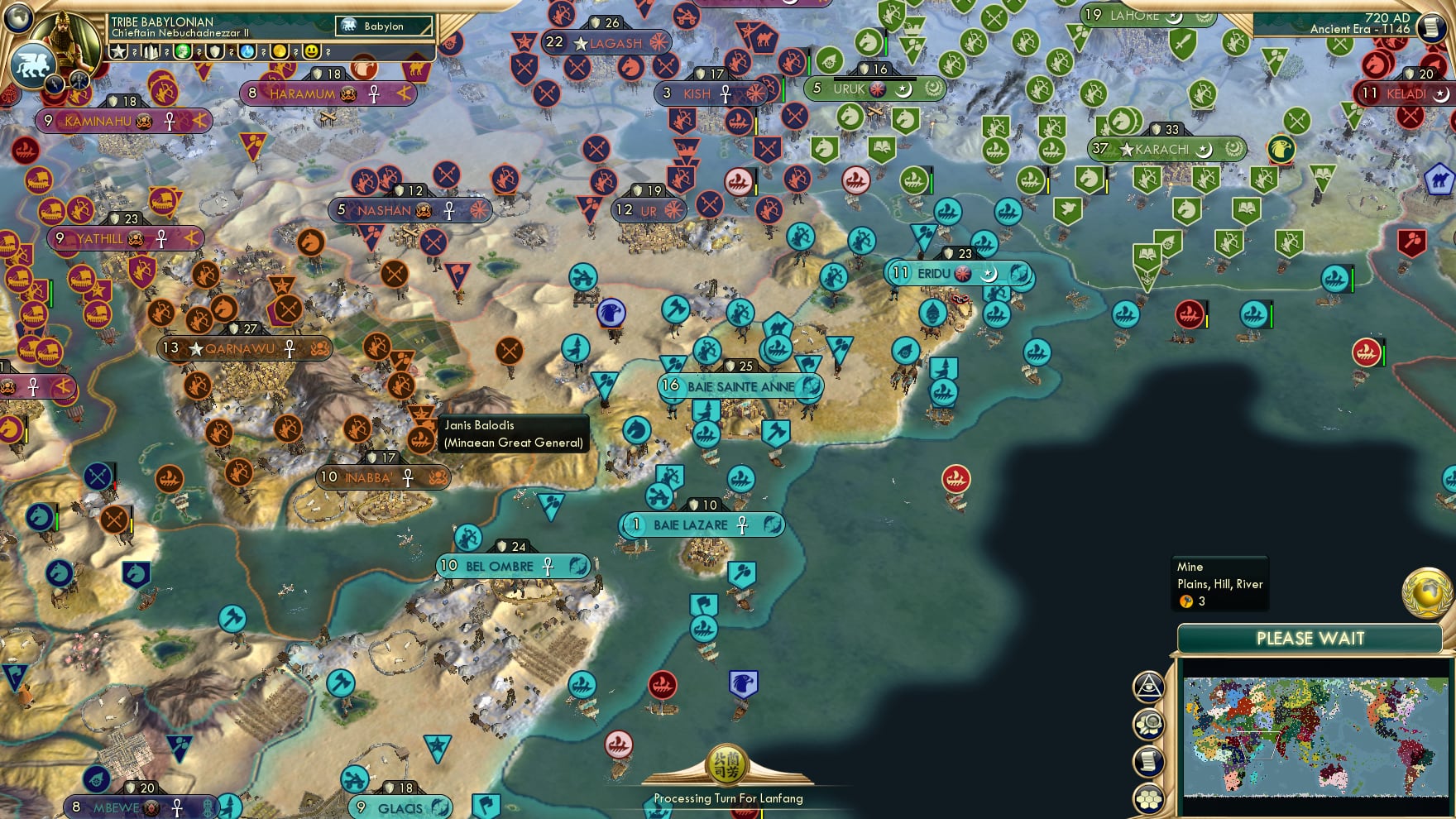This screenshot has height=819, width=1456.
Task: Click the gold coin icon in the top bar
Action: [281, 52]
